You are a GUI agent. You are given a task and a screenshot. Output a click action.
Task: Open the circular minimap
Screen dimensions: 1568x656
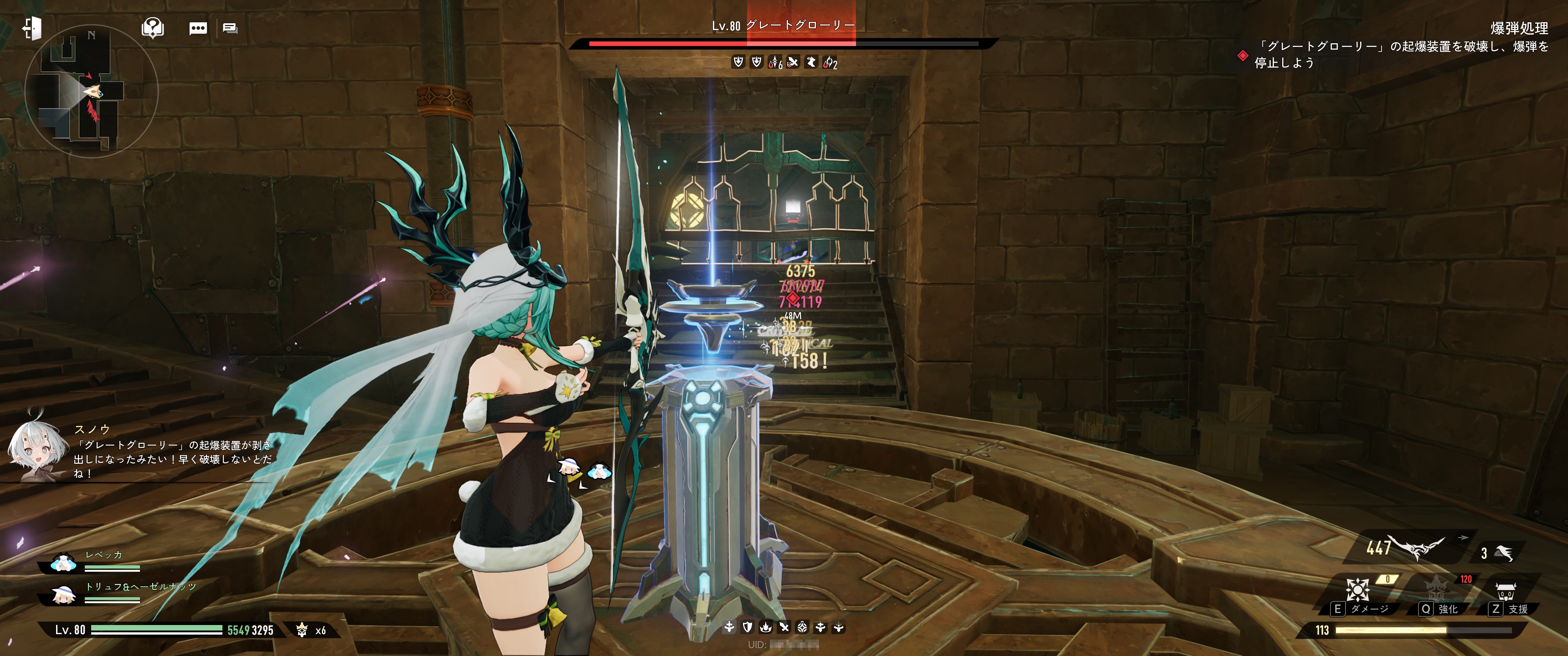pos(91,91)
